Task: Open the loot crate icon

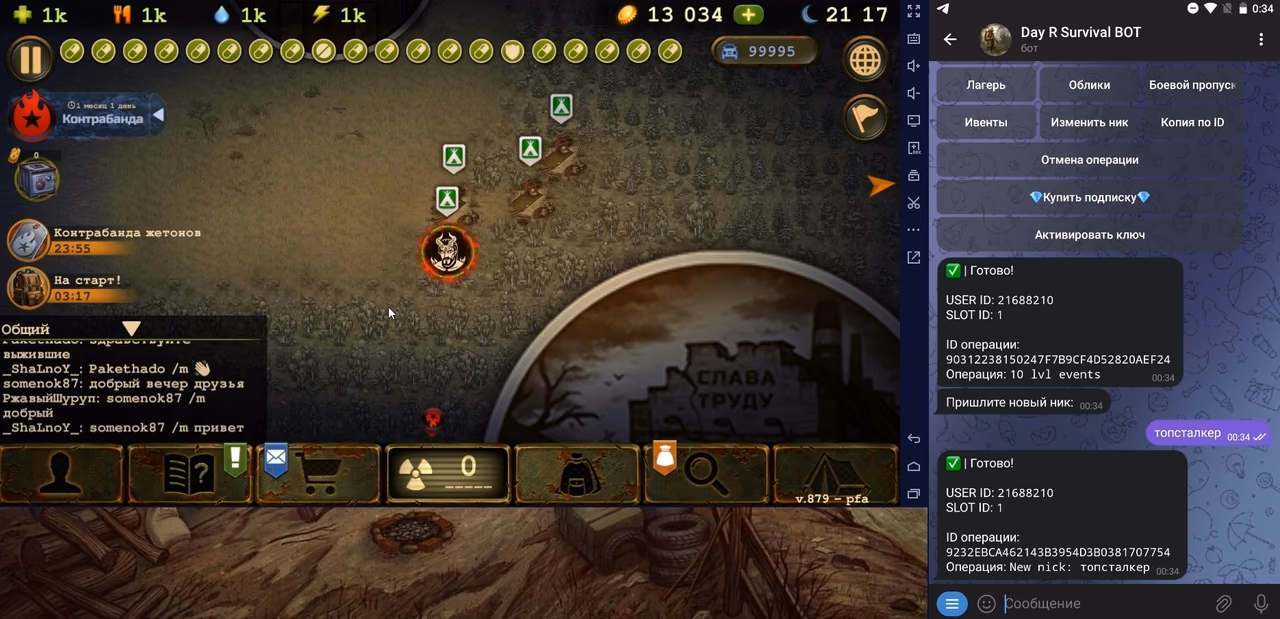Action: [x=37, y=180]
